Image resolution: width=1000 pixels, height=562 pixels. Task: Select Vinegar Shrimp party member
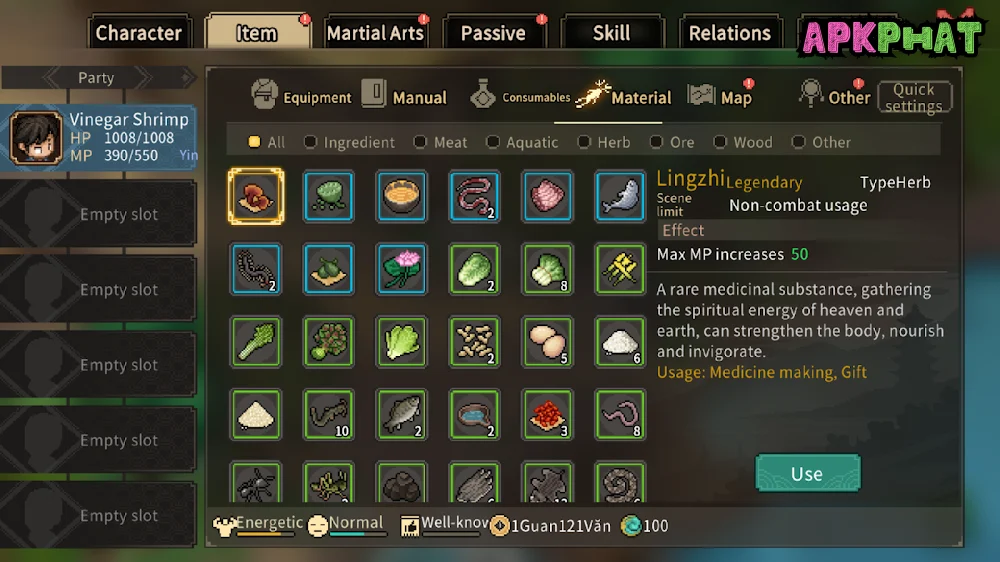[100, 138]
